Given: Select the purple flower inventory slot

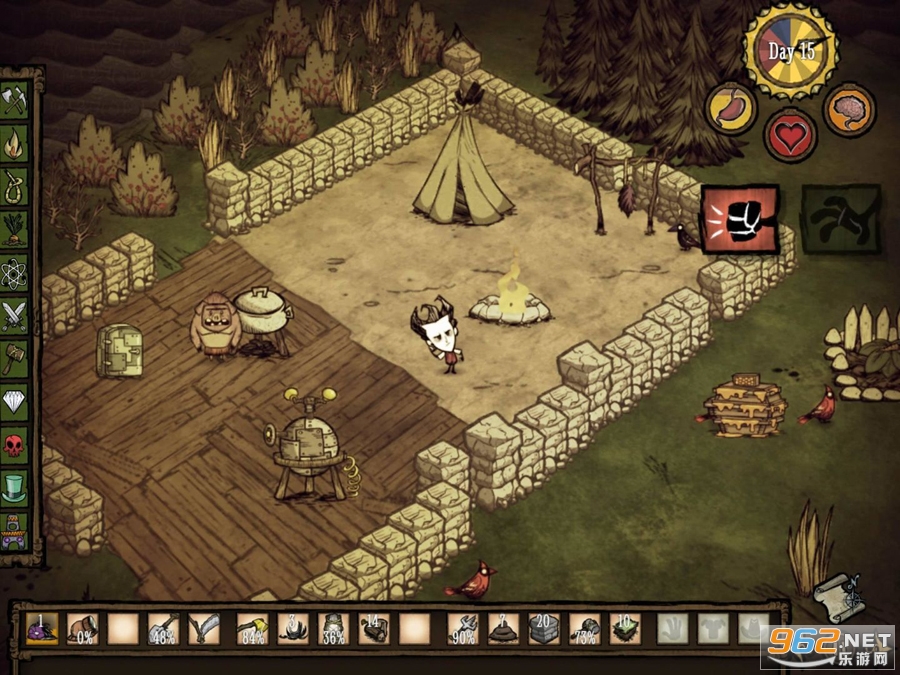Looking at the screenshot, I should click(x=42, y=629).
